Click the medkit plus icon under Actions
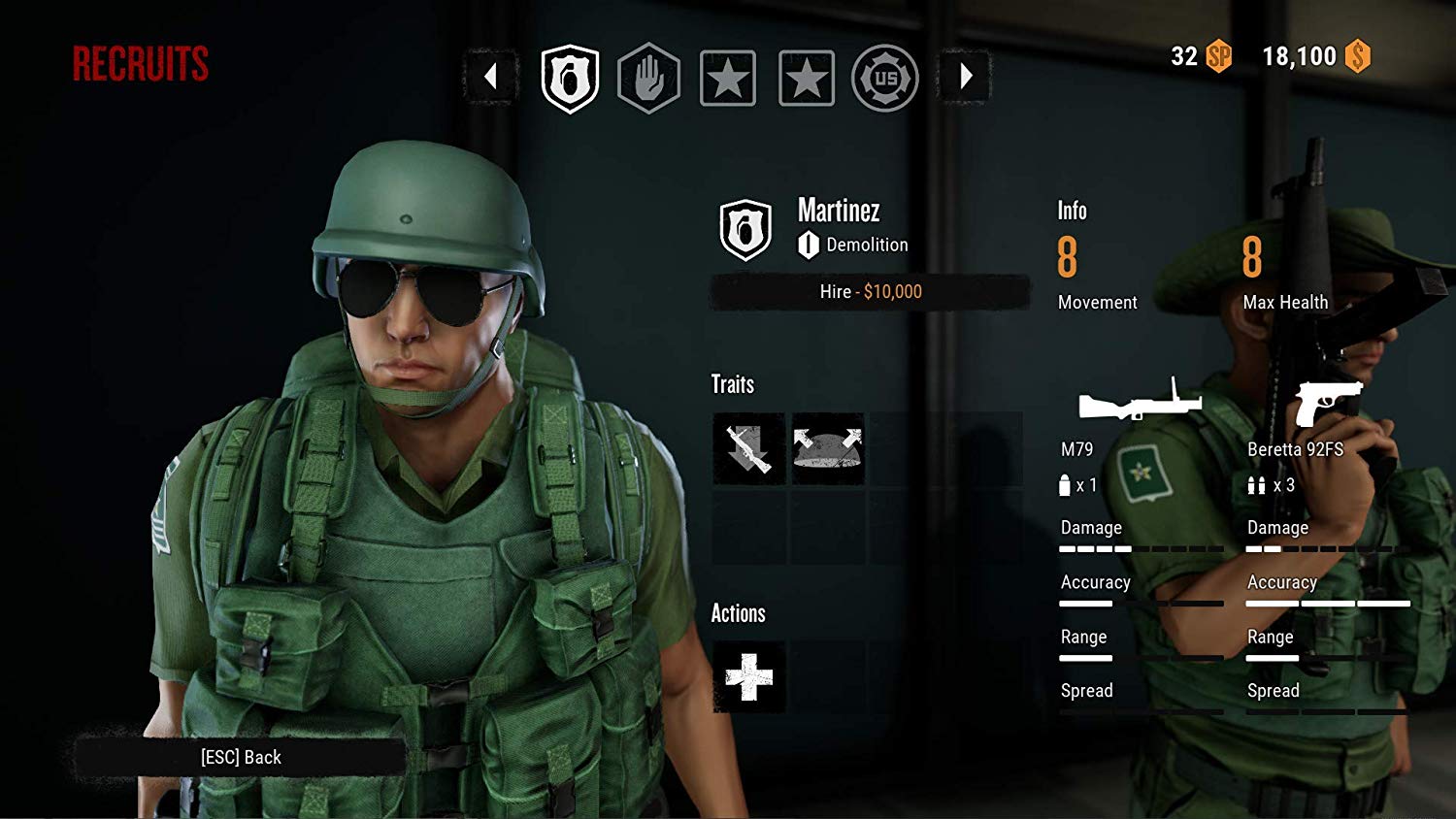Screen dimensions: 1456x819 coord(747,677)
